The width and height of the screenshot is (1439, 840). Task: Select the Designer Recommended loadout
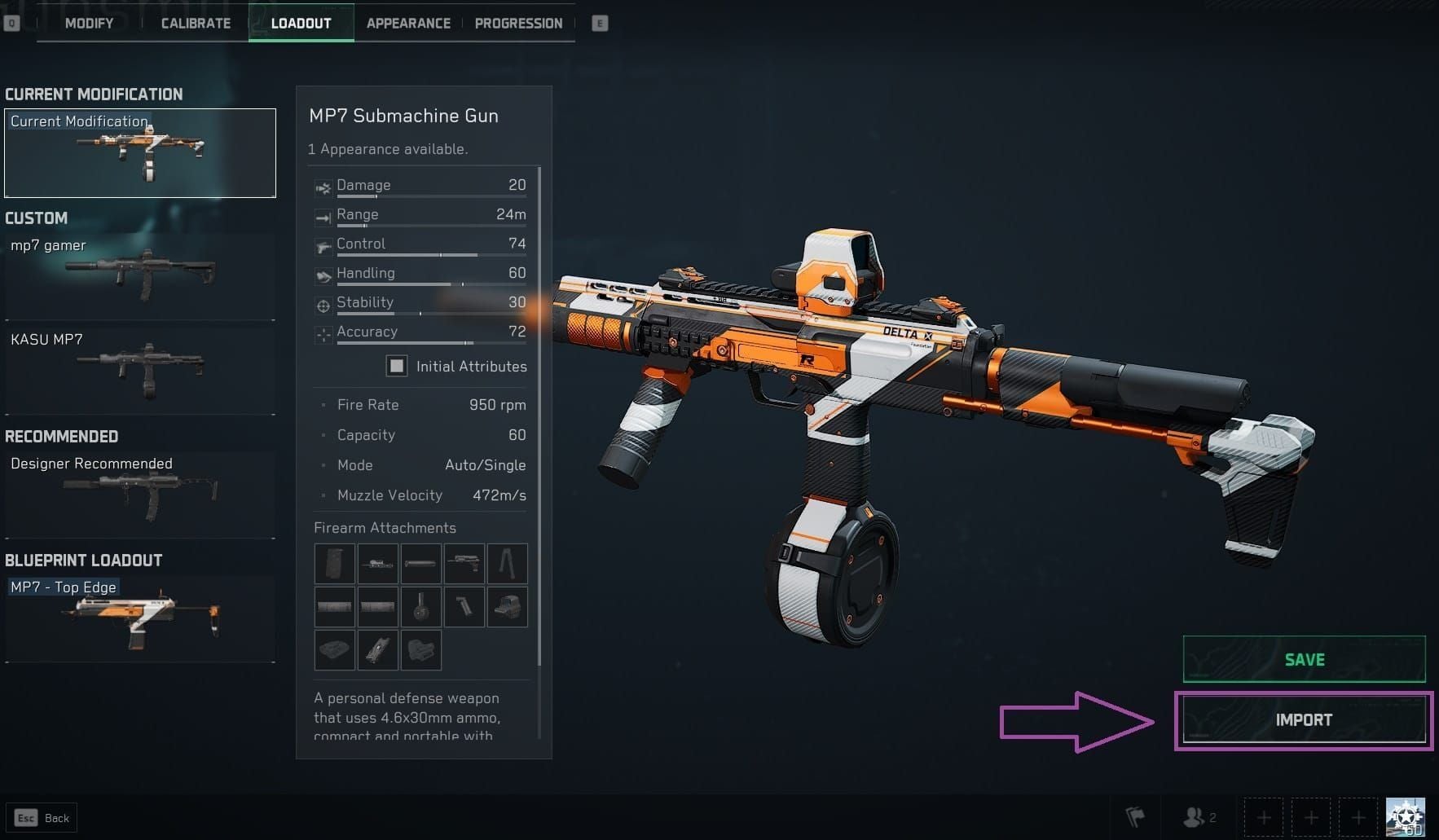(x=140, y=493)
